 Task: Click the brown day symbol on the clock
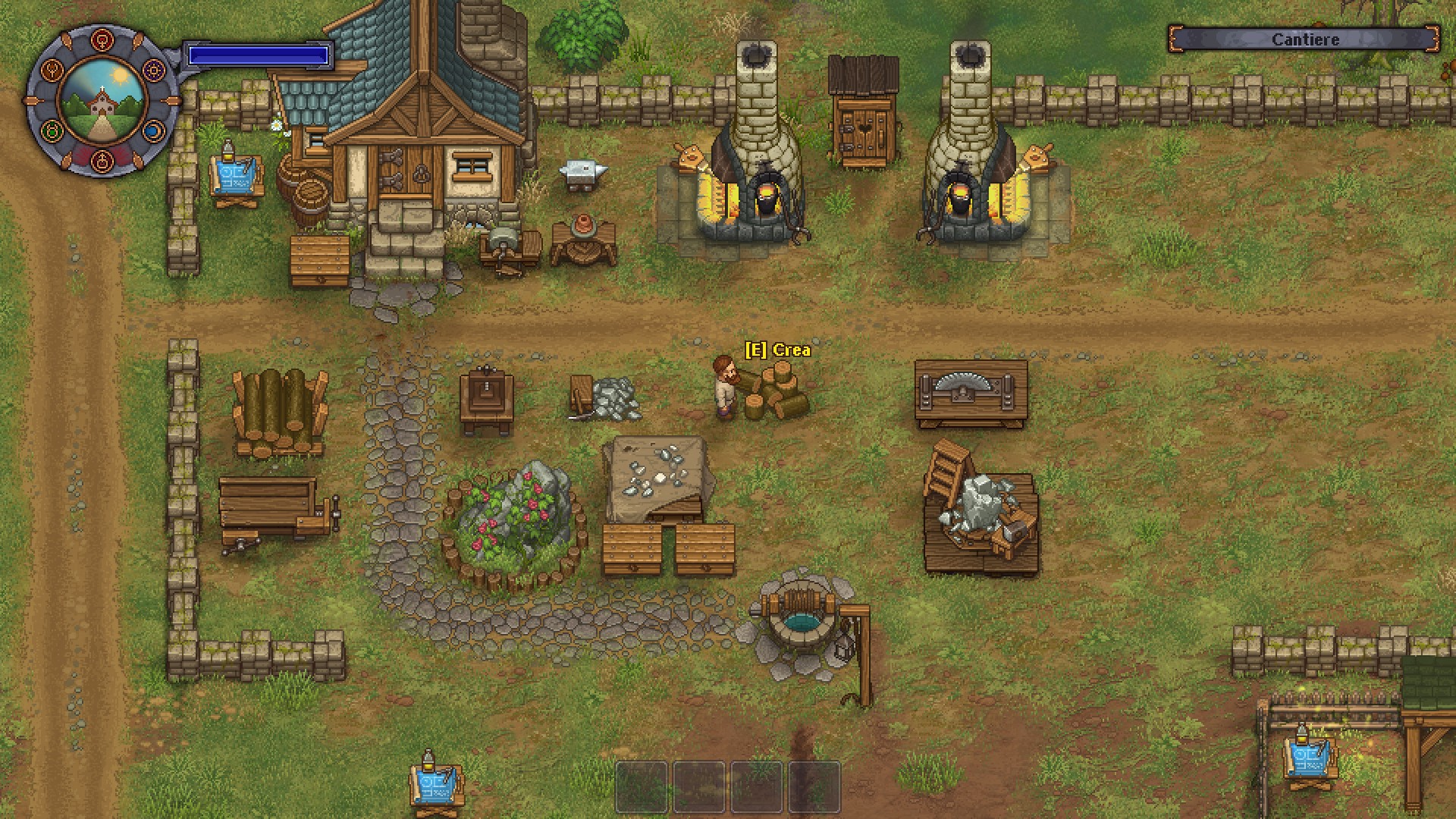coord(52,71)
